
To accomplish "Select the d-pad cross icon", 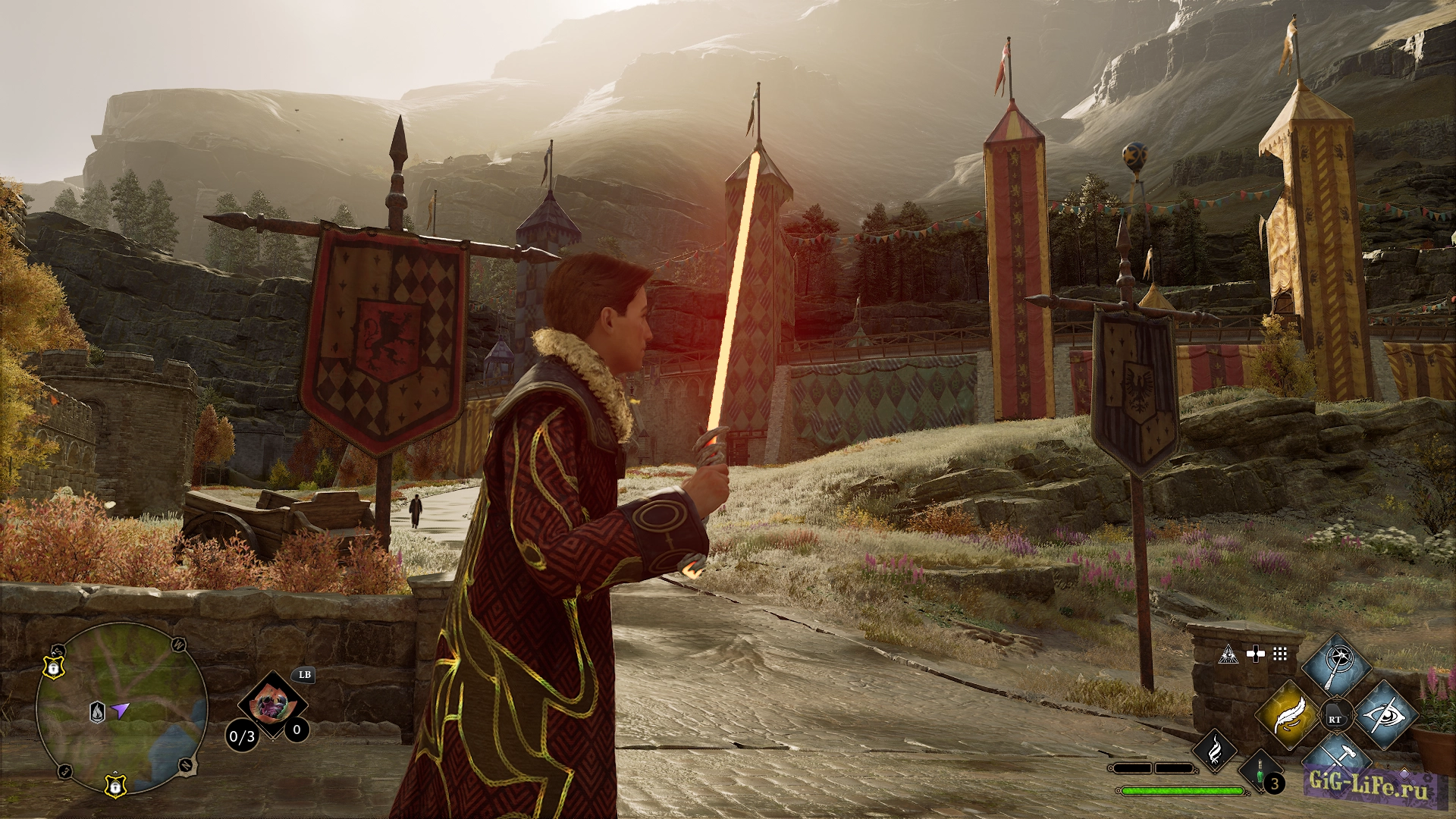I will tap(1255, 654).
